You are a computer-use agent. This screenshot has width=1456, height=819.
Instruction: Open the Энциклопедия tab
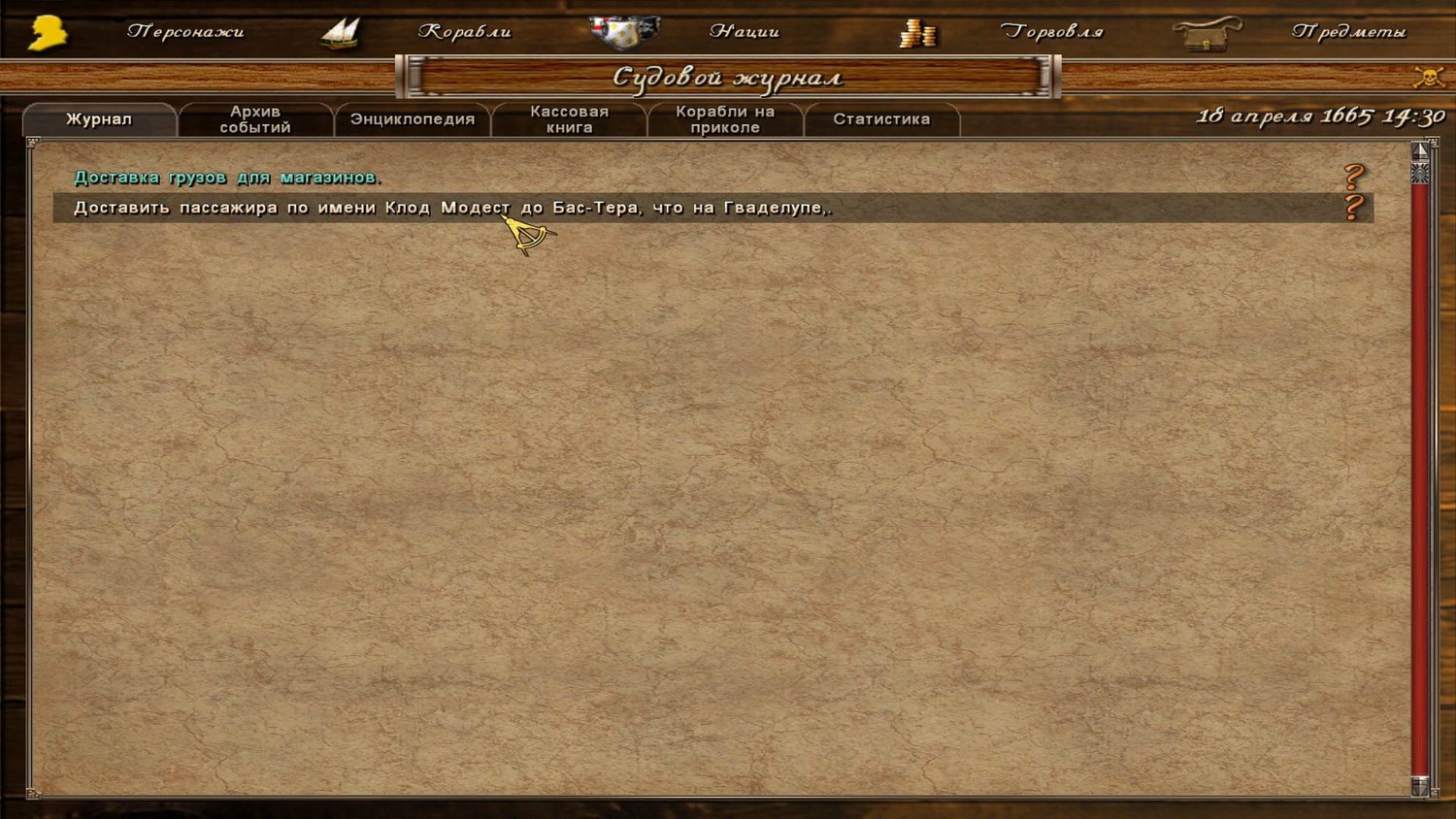pyautogui.click(x=413, y=119)
